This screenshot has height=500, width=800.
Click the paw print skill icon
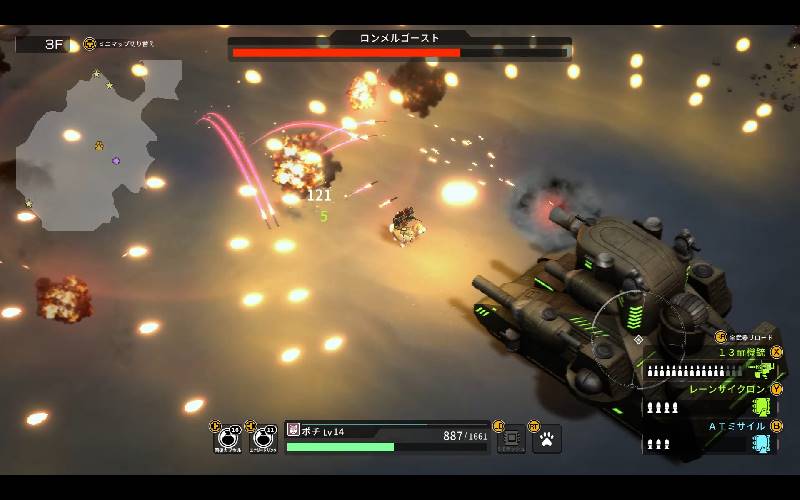tap(547, 438)
